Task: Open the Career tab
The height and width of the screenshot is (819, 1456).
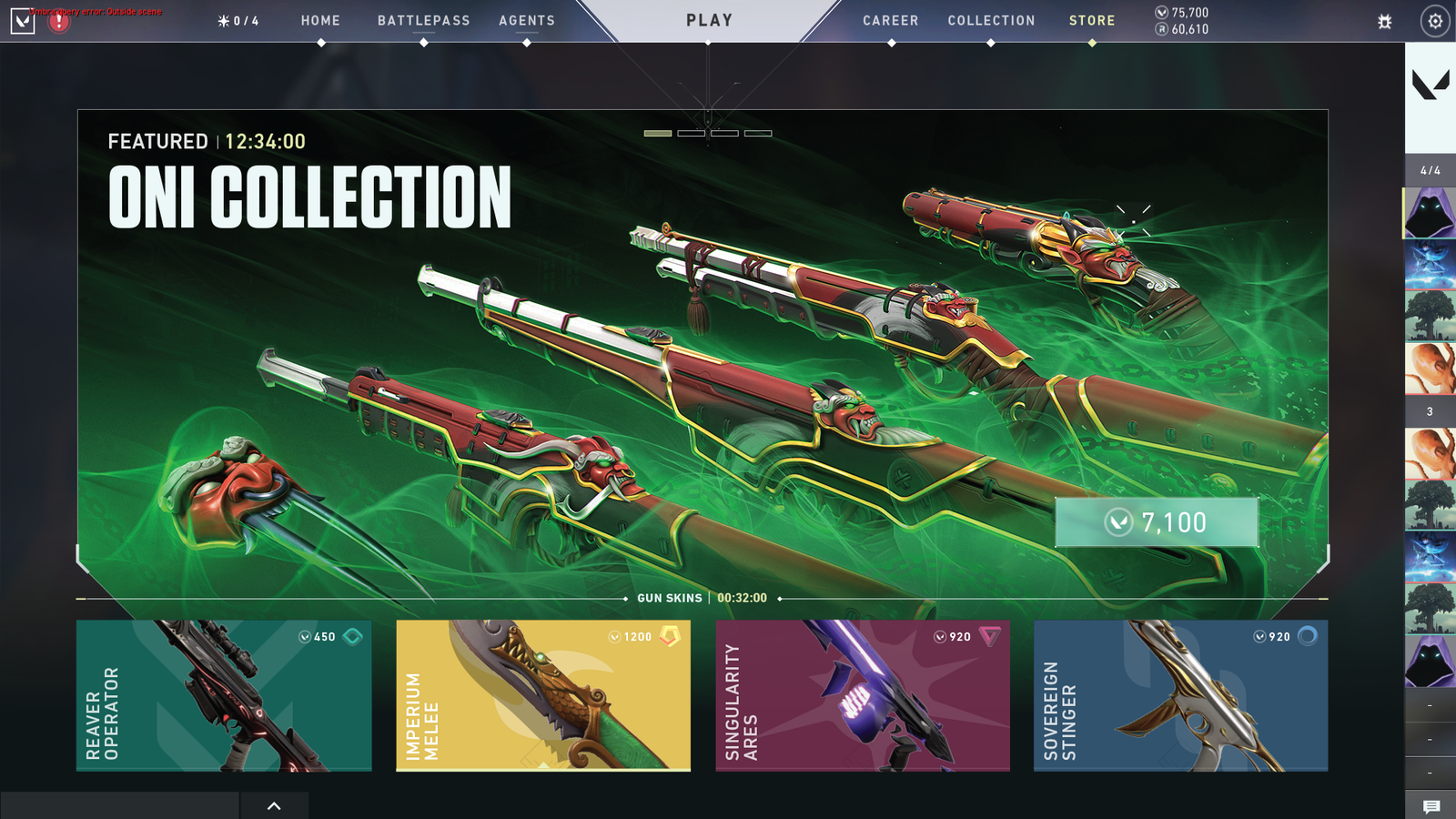Action: coord(890,20)
